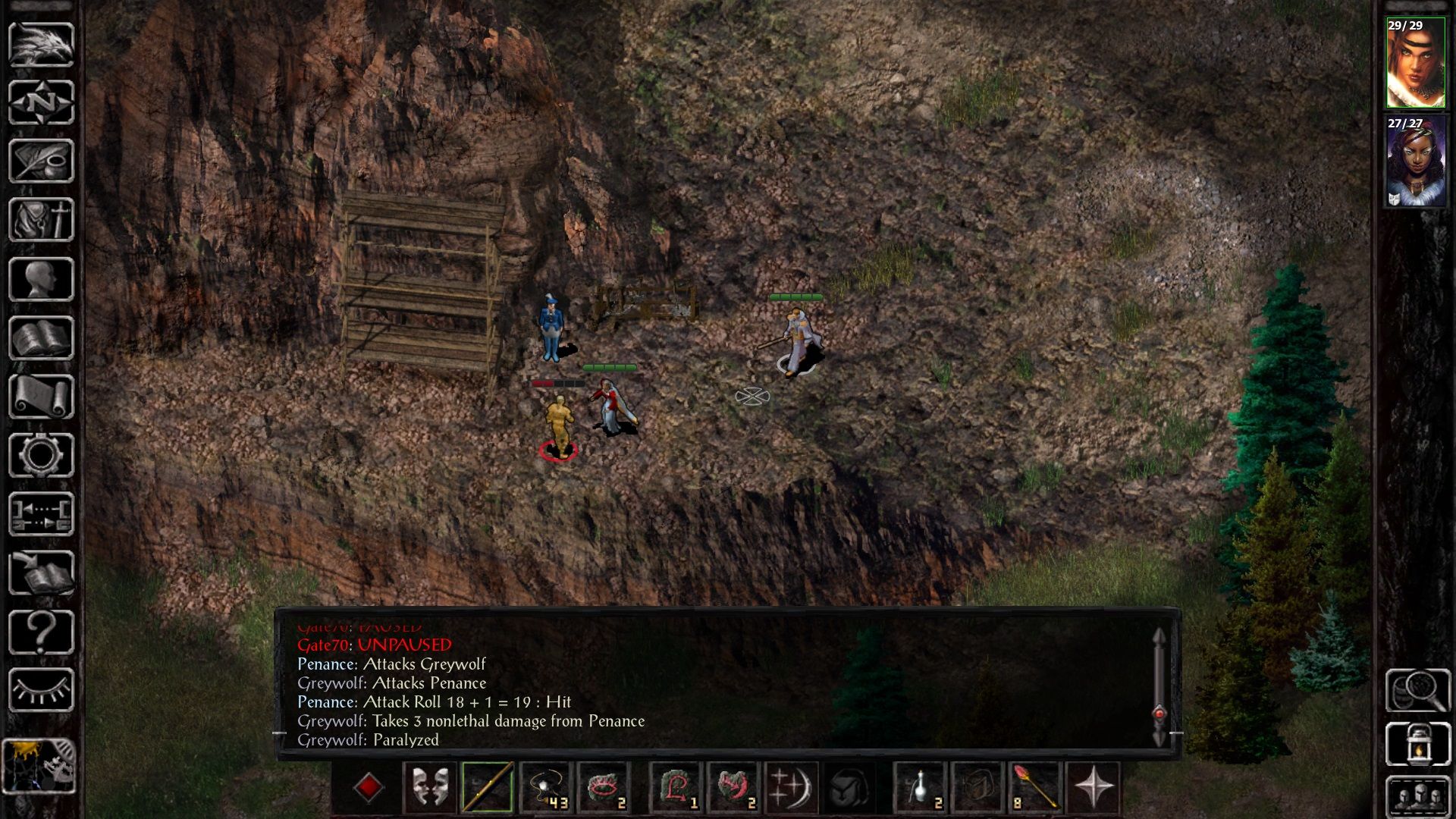Viewport: 1456px width, 819px height.
Task: Open game options gear icon
Action: click(x=41, y=455)
